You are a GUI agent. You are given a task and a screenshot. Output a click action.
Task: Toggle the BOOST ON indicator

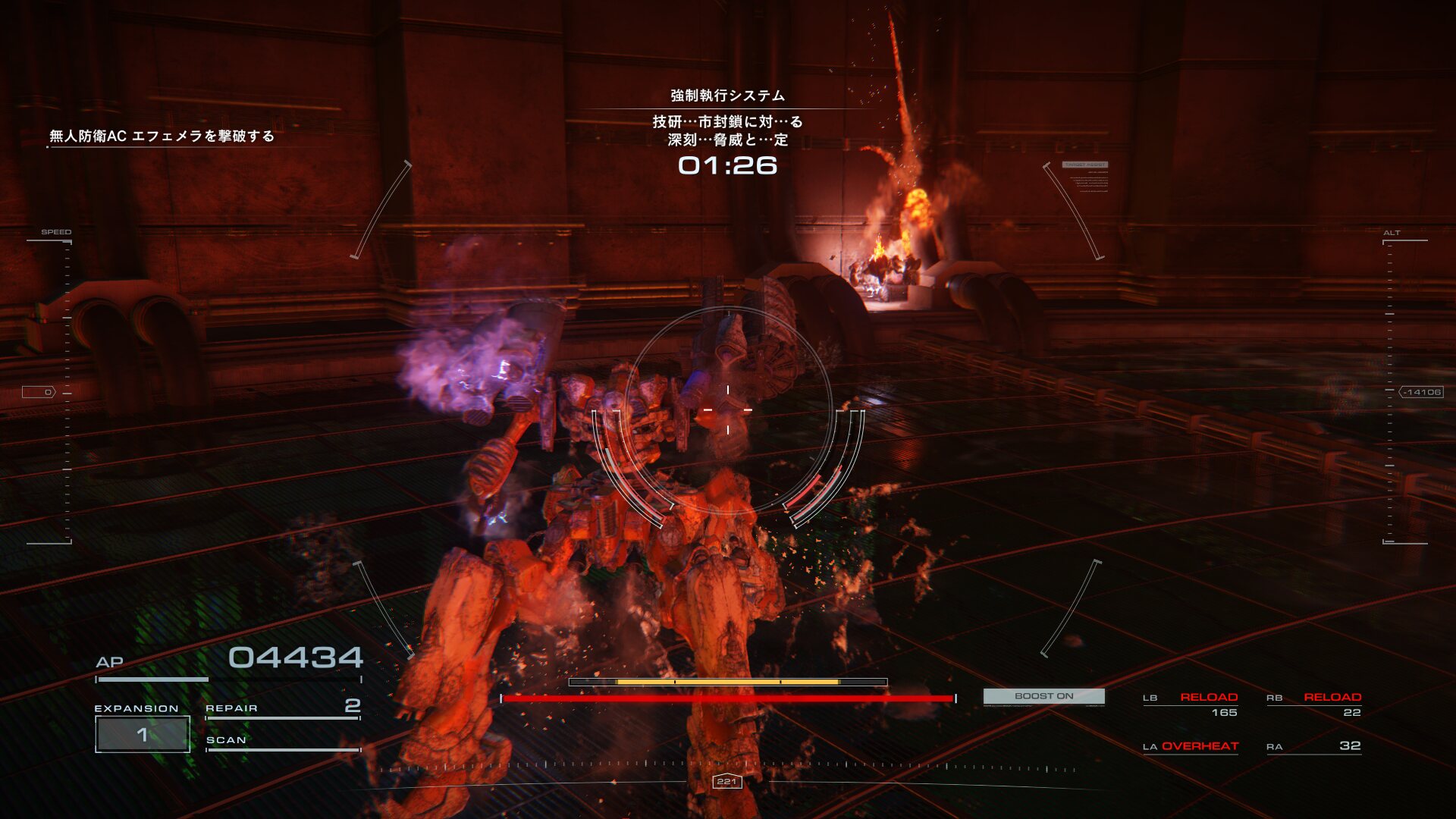point(1043,696)
